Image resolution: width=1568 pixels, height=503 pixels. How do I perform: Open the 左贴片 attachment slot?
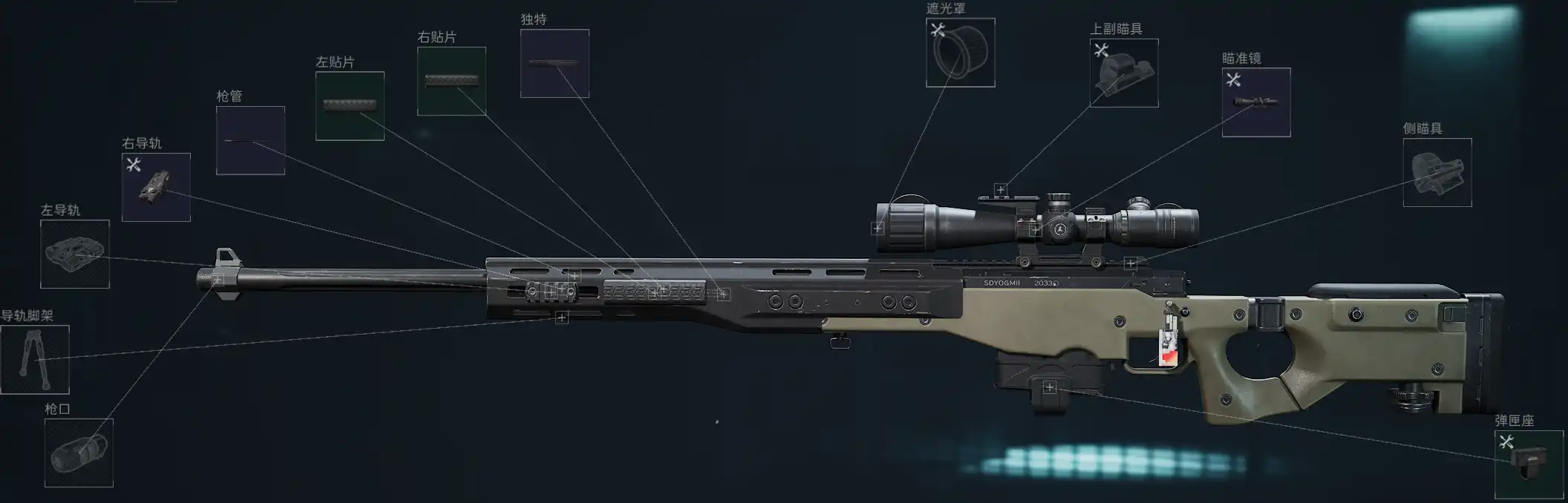(350, 105)
